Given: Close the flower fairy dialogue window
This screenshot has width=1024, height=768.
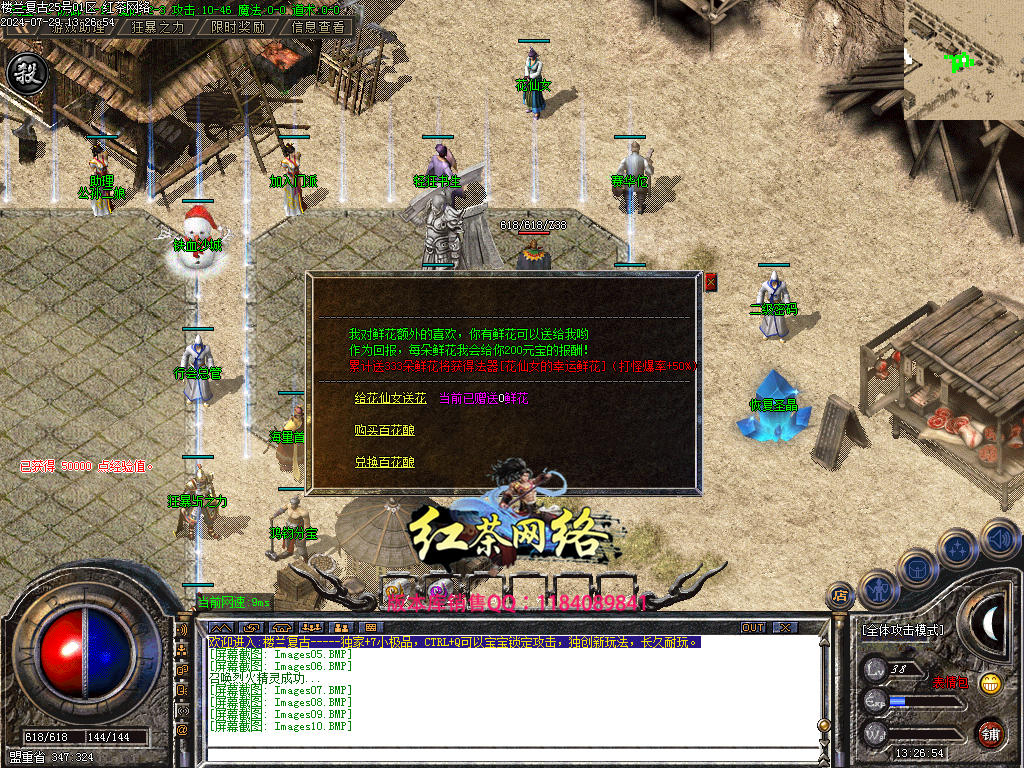Looking at the screenshot, I should click(711, 282).
